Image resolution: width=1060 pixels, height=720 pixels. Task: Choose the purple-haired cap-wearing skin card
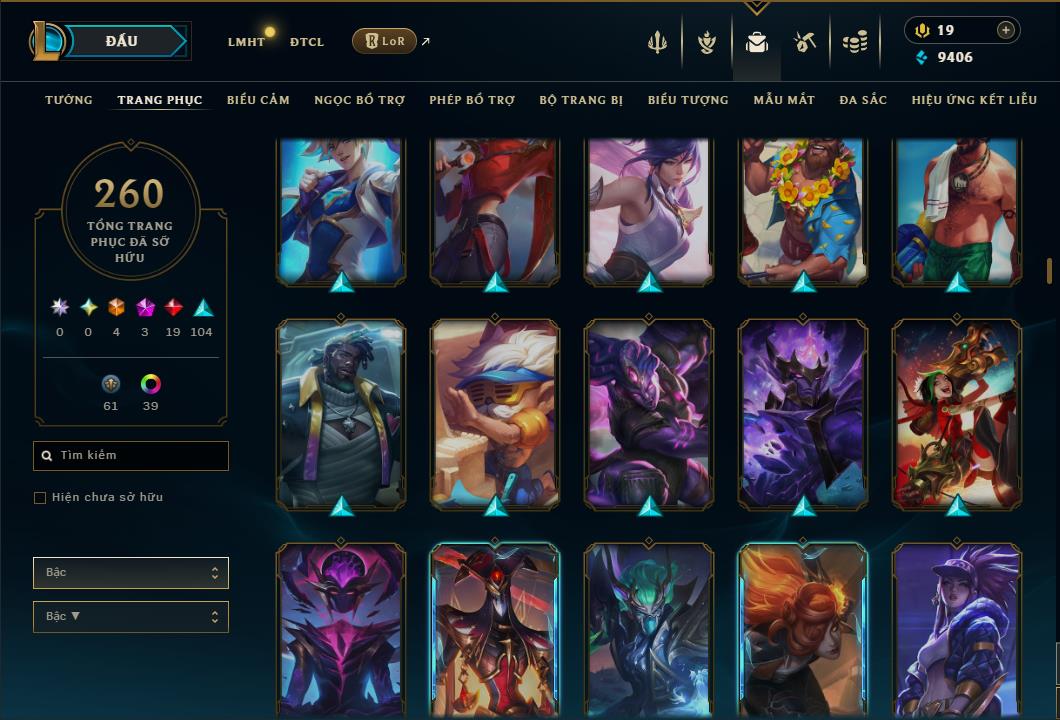pos(957,630)
